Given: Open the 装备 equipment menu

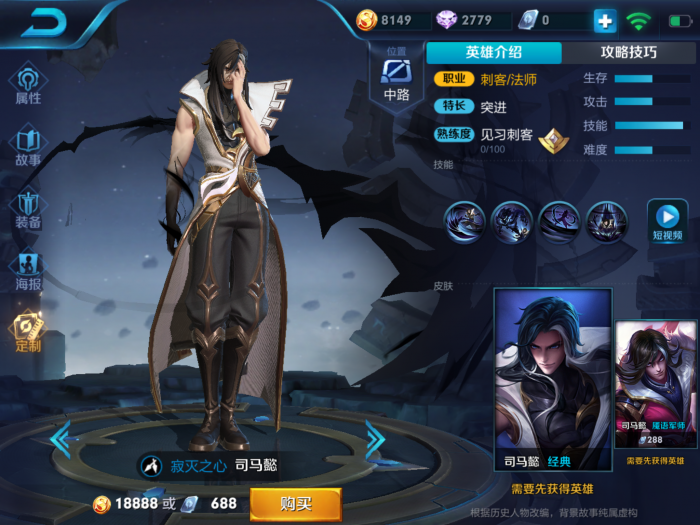Looking at the screenshot, I should coord(28,208).
